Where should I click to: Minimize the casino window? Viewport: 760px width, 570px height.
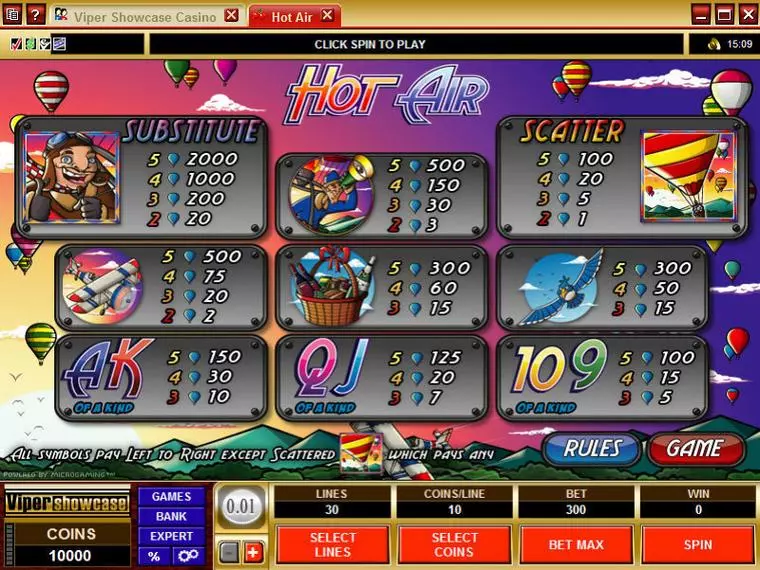(702, 14)
